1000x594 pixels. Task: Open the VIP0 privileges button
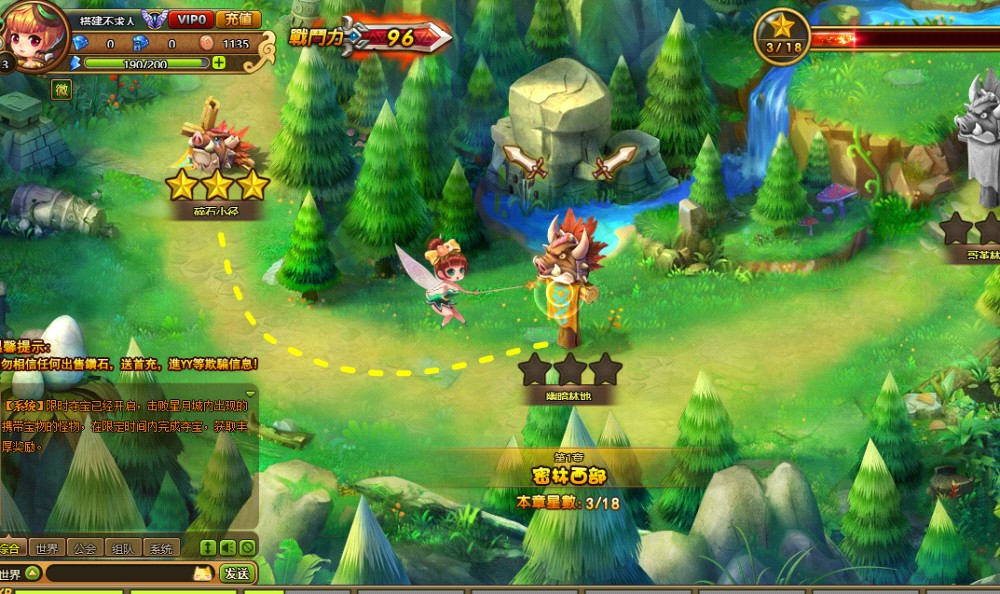(187, 19)
